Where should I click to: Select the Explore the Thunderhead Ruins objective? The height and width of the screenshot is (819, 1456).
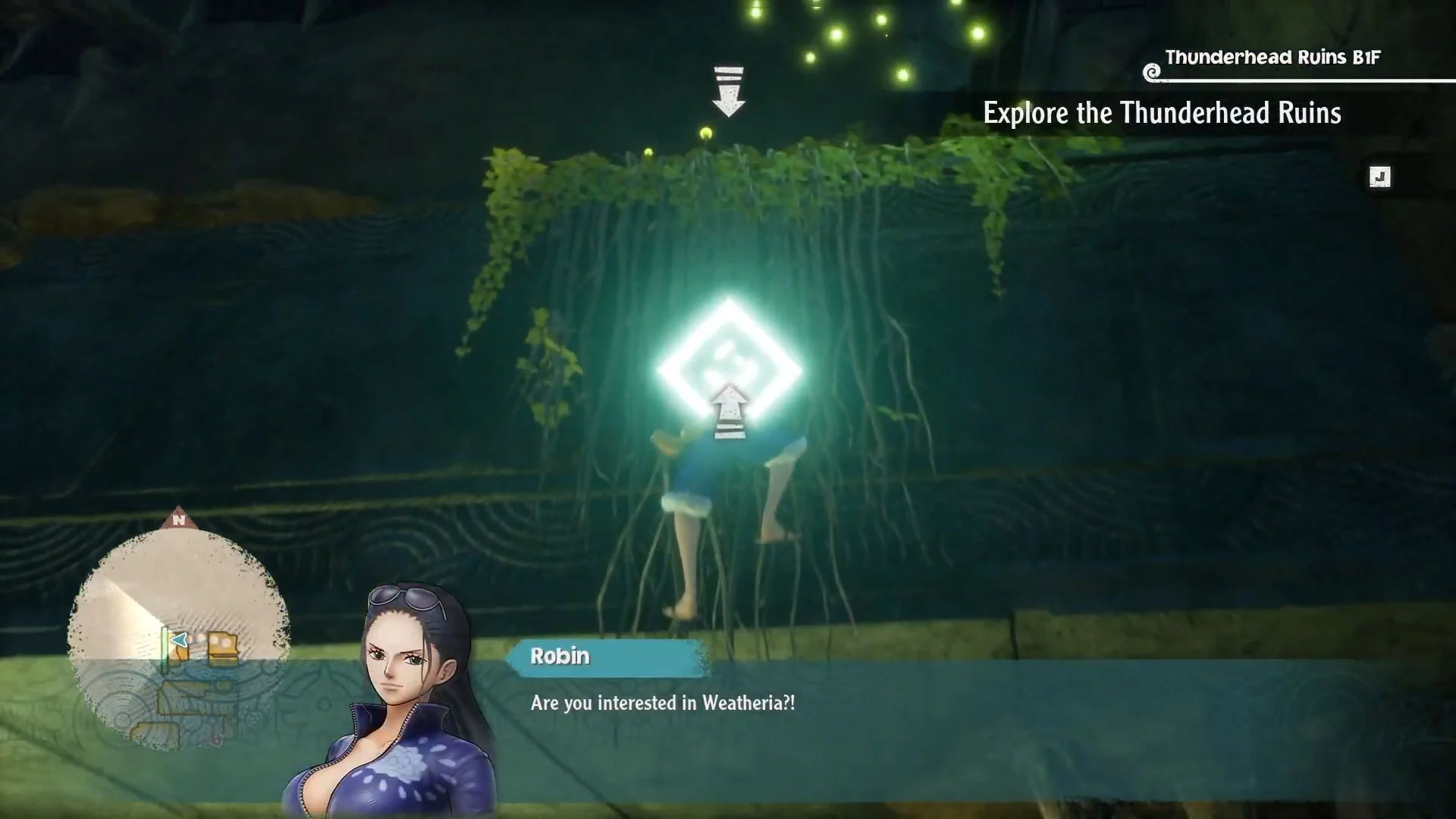pos(1162,114)
